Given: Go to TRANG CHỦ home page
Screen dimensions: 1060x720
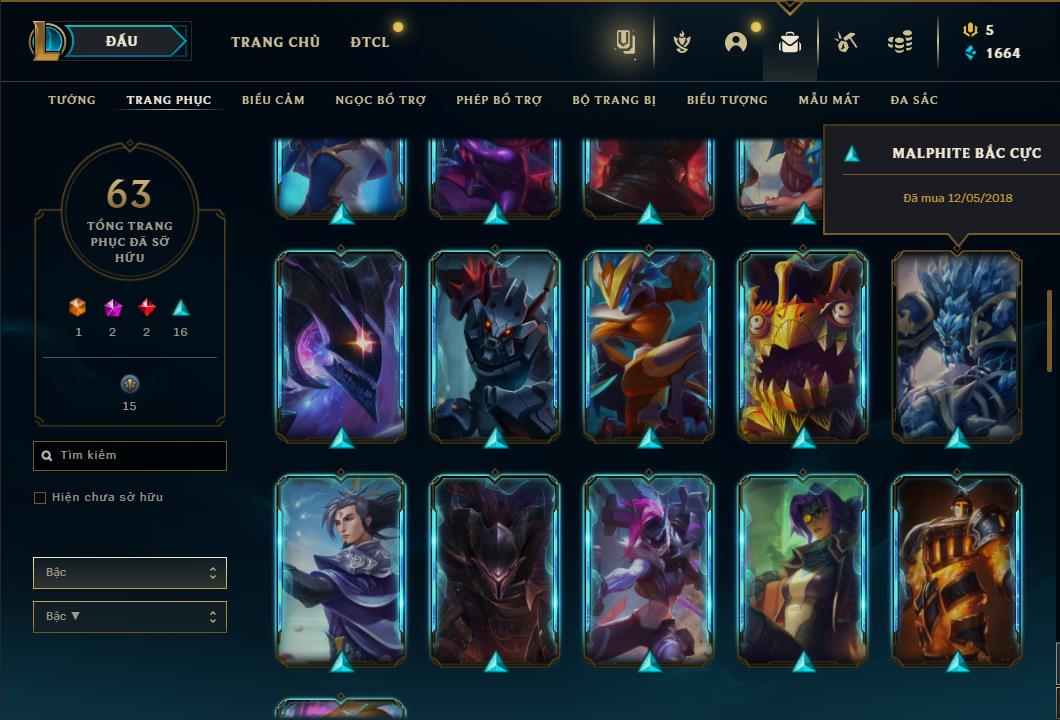Looking at the screenshot, I should click(x=275, y=42).
